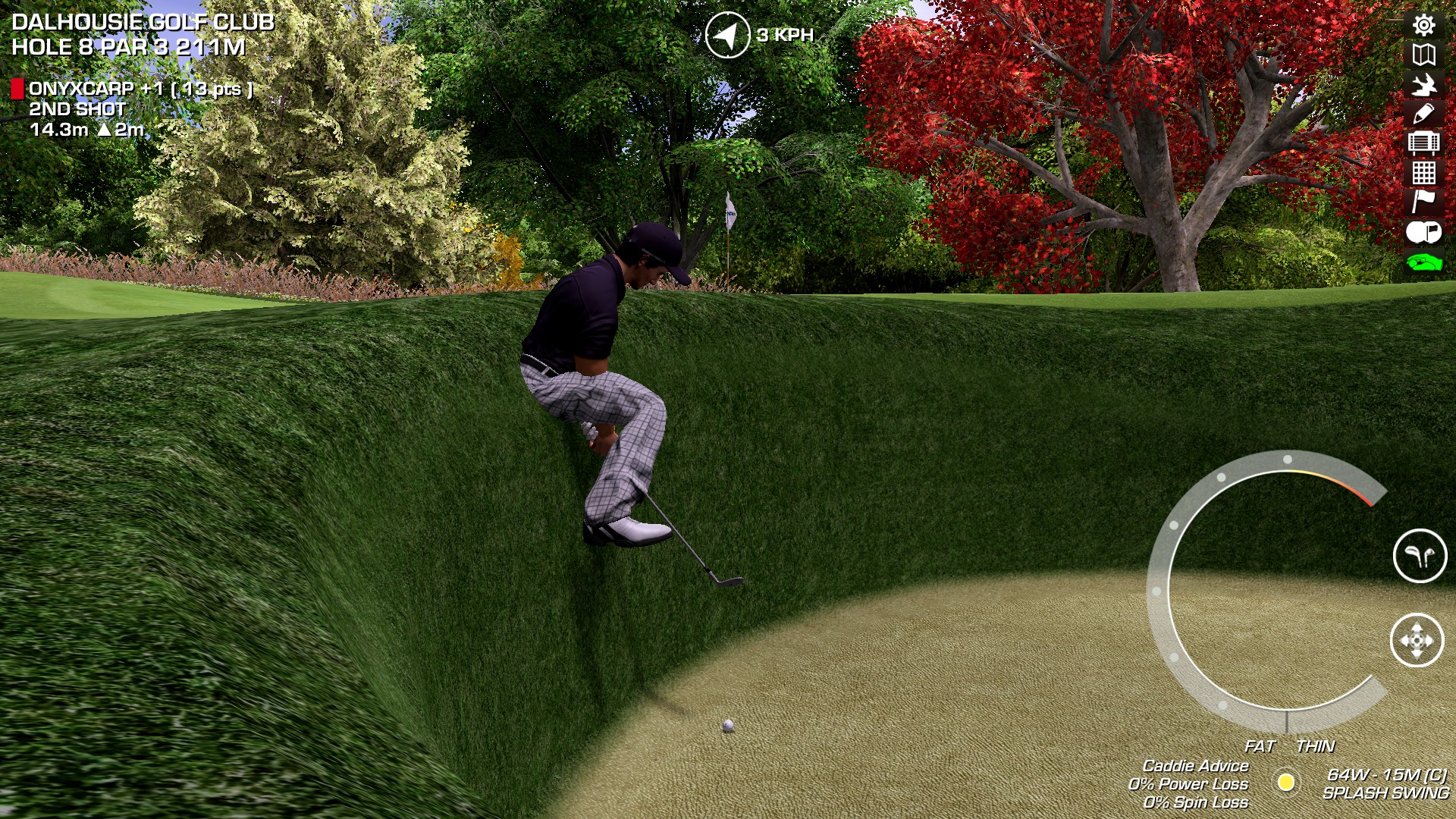This screenshot has width=1456, height=819.
Task: Open the folded course map icon
Action: (1423, 55)
